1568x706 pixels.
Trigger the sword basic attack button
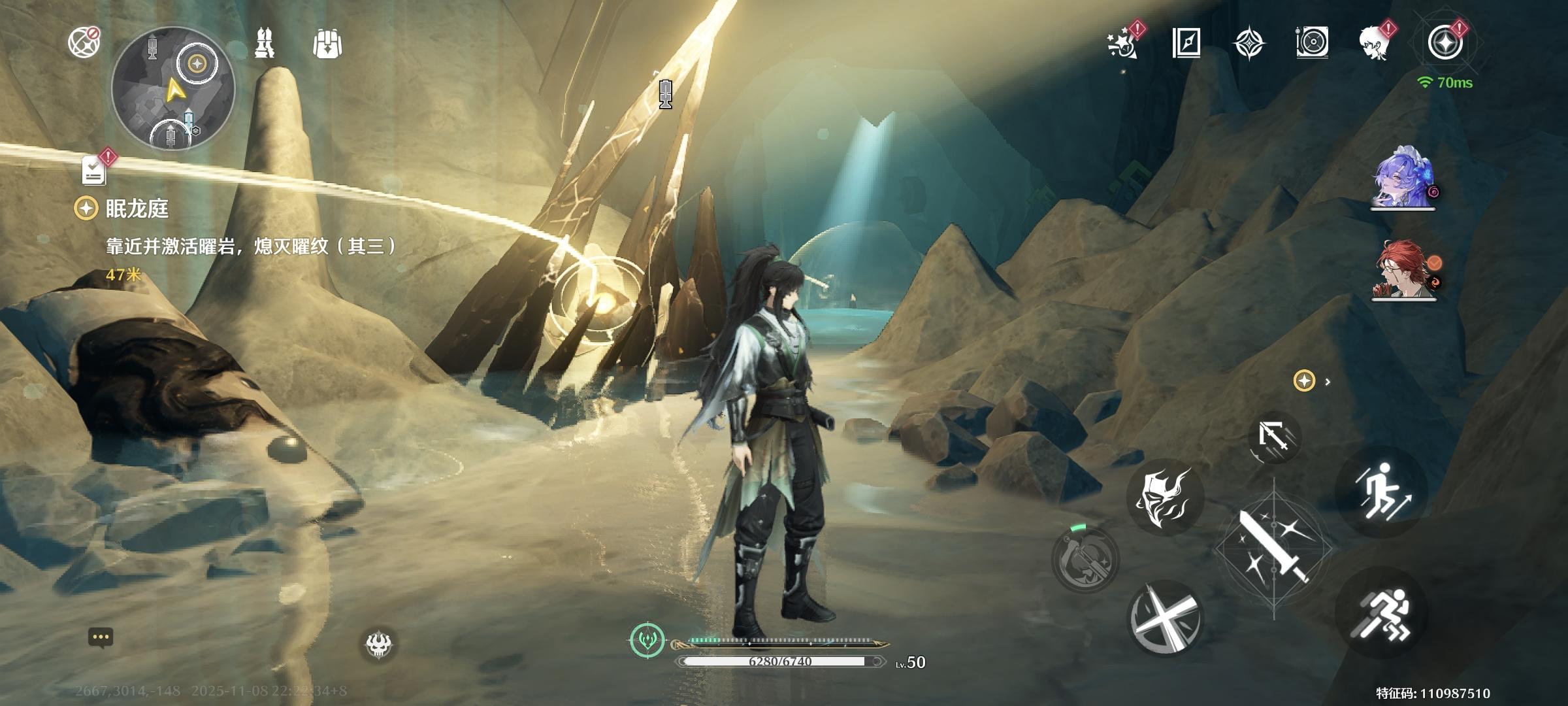pos(1273,548)
